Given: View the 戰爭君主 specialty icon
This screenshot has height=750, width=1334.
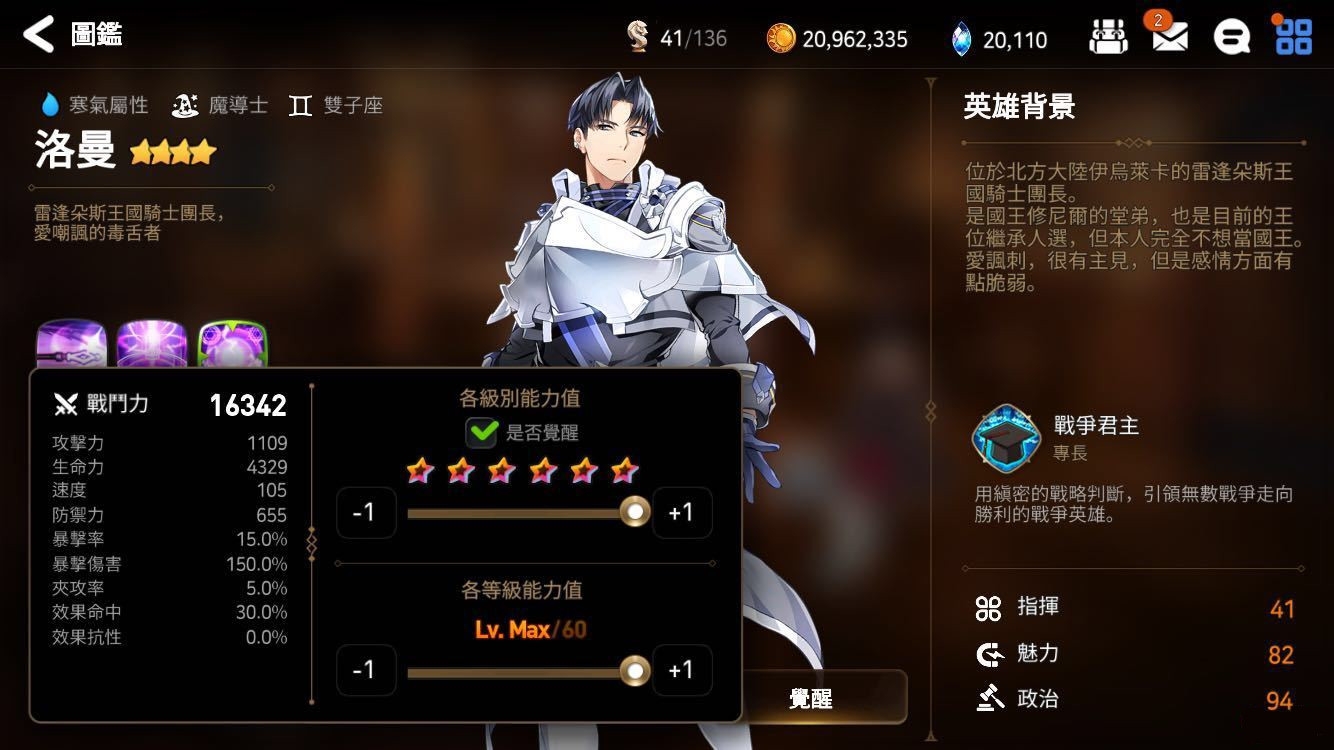Looking at the screenshot, I should point(1006,438).
